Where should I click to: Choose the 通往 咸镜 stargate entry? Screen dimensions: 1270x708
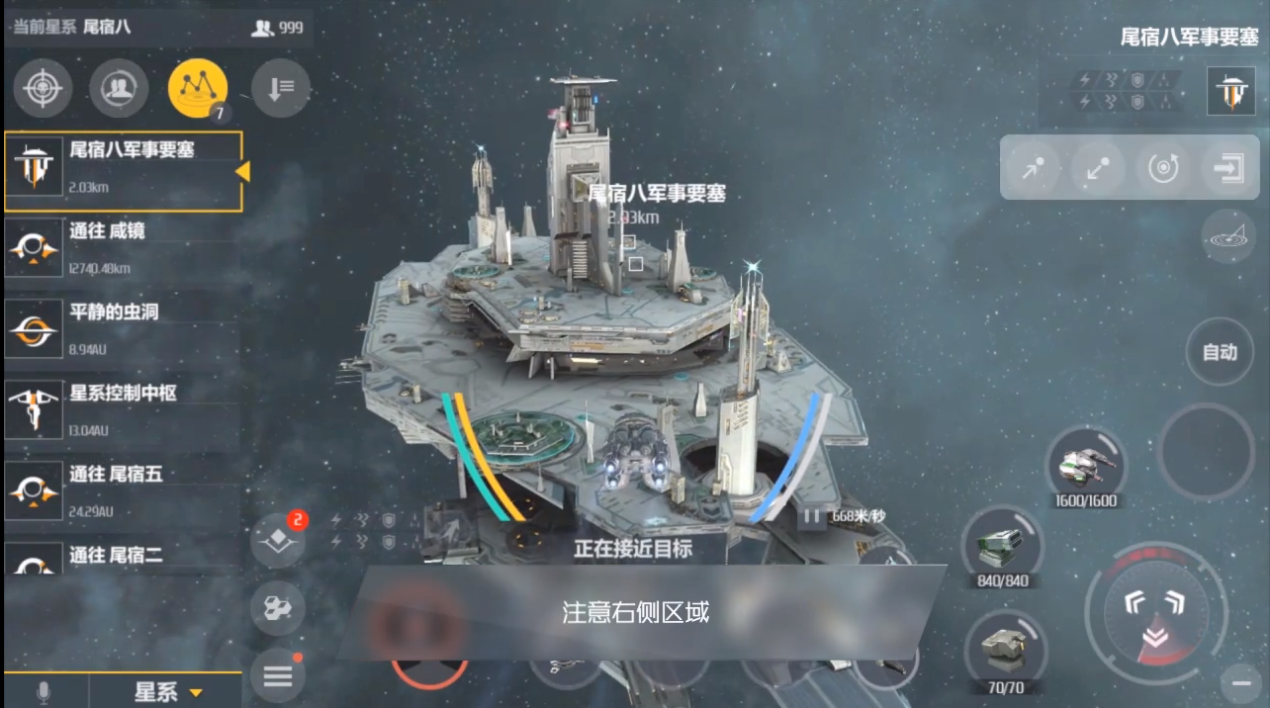coord(123,249)
